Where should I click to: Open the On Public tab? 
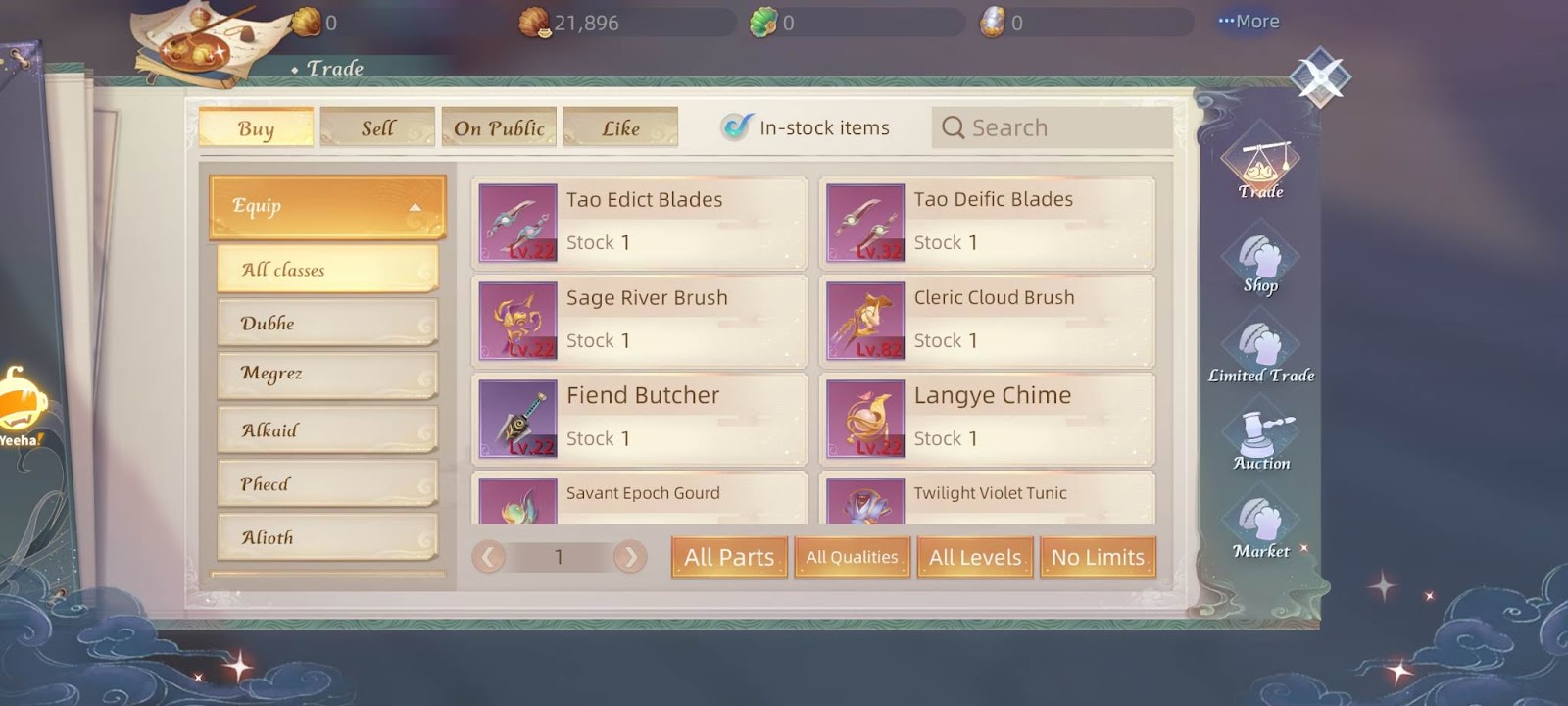coord(499,128)
